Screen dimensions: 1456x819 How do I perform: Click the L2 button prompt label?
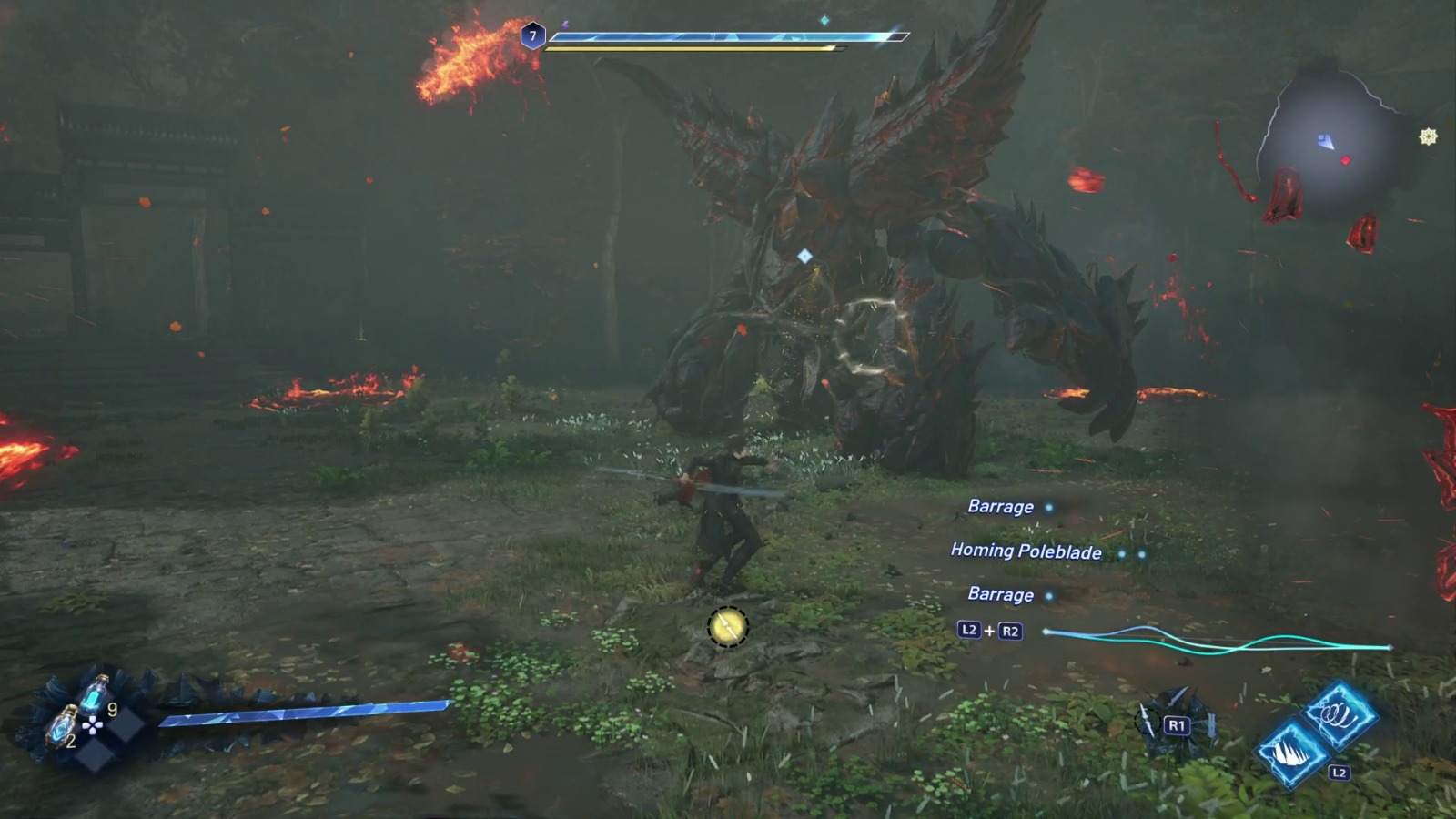click(1338, 772)
